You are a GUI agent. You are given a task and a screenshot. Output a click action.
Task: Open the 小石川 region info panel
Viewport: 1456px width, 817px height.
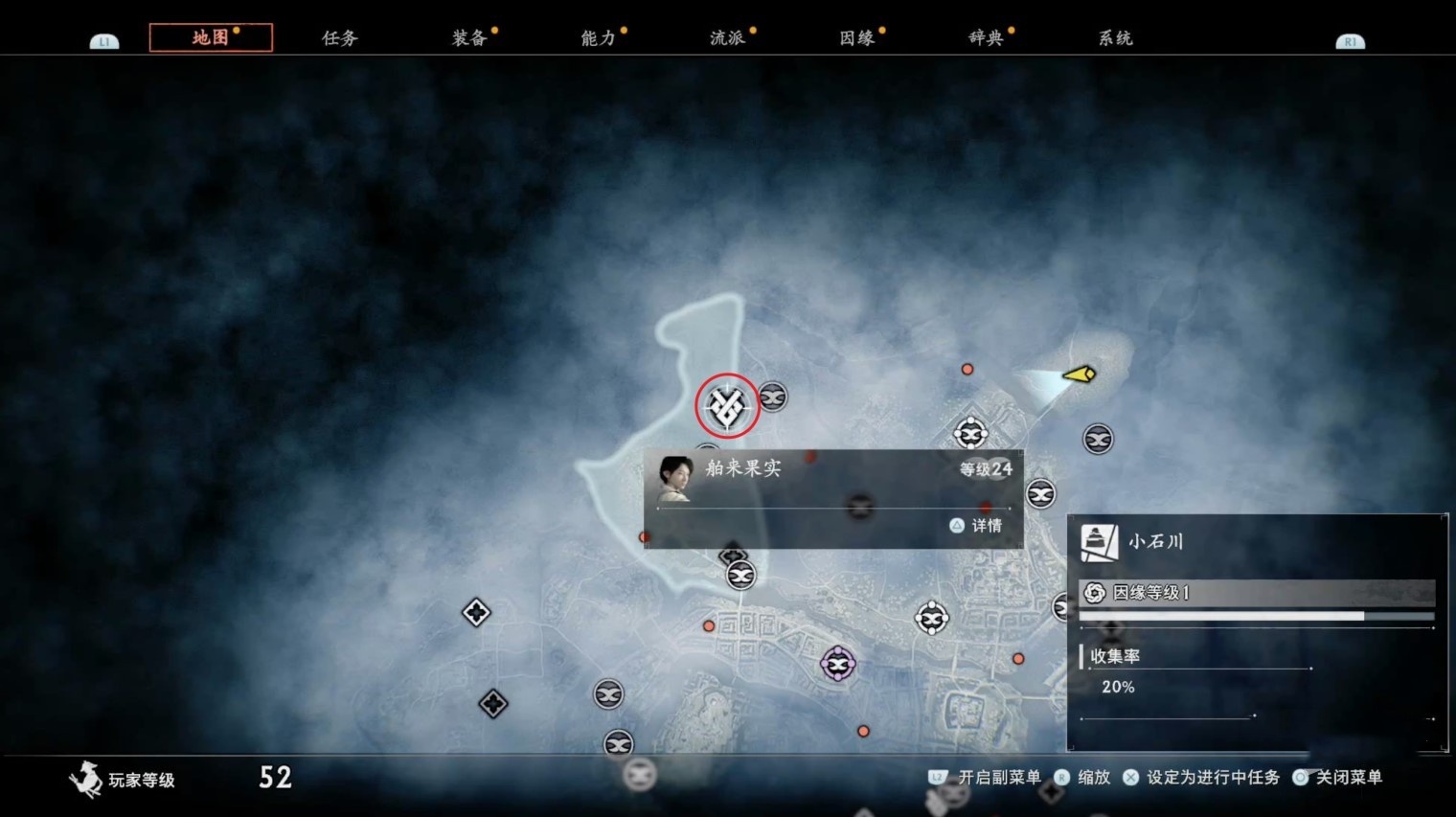[1256, 633]
